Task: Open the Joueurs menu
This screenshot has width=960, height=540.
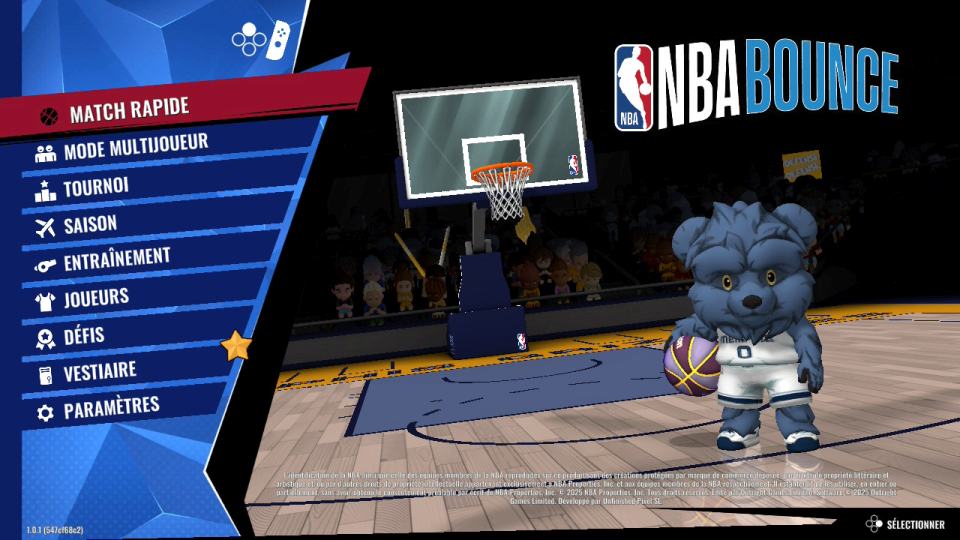Action: 96,297
